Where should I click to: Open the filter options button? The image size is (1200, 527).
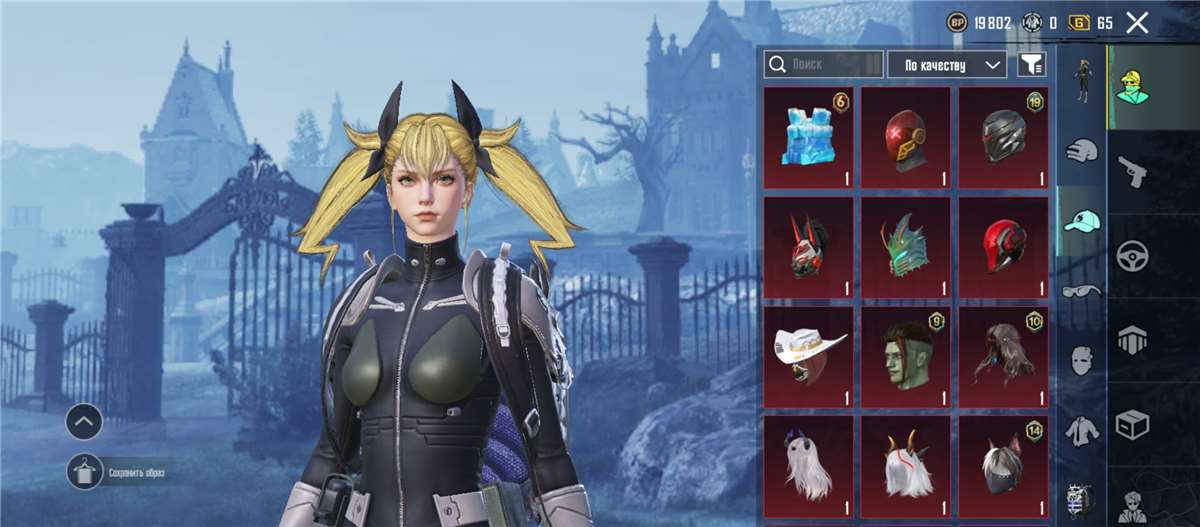1031,65
